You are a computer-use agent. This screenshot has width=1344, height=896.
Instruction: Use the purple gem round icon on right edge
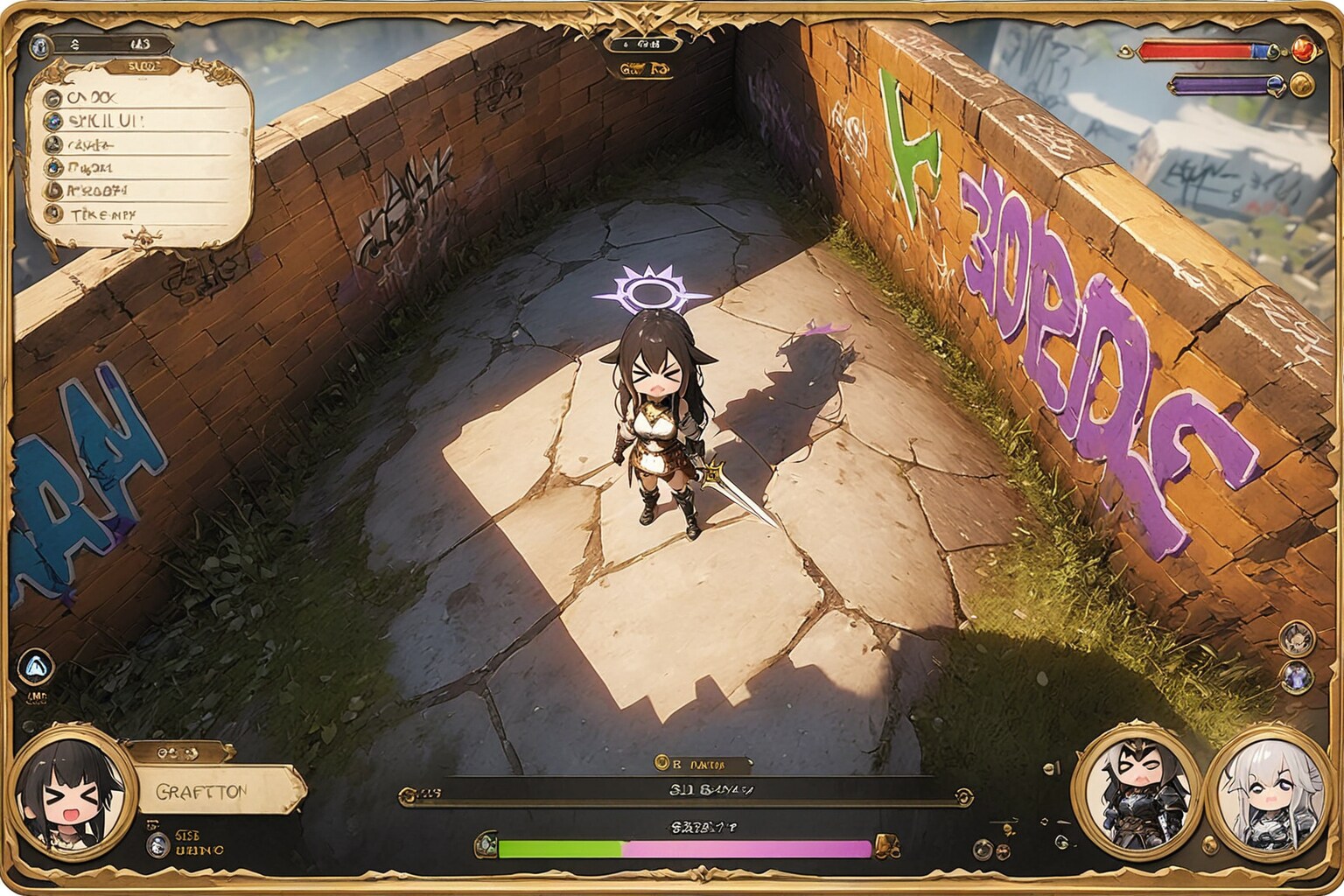(1296, 676)
